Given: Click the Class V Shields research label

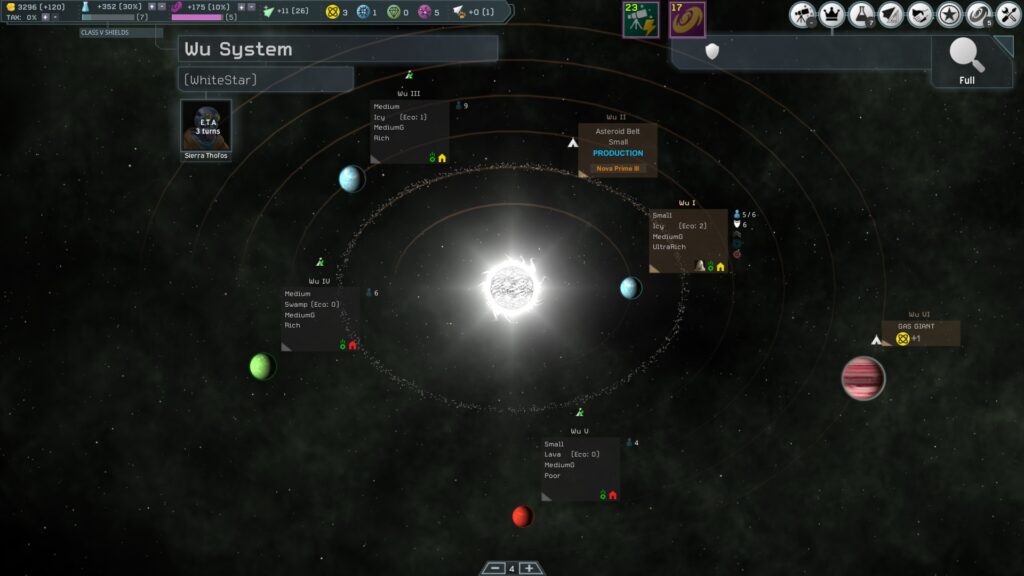Looking at the screenshot, I should pyautogui.click(x=120, y=33).
